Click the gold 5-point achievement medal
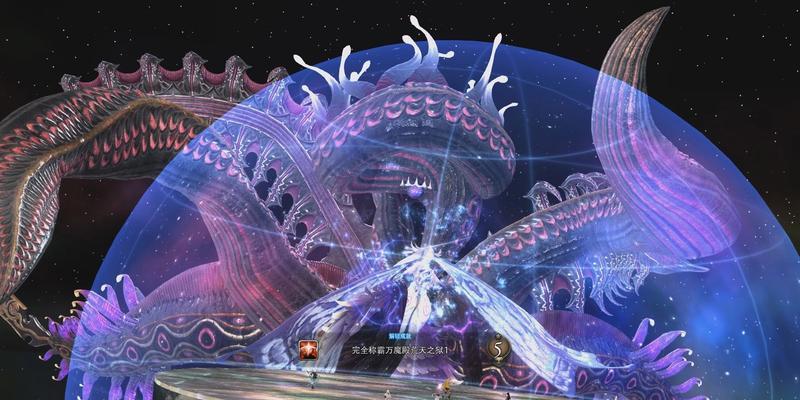800x400 pixels. pos(497,349)
